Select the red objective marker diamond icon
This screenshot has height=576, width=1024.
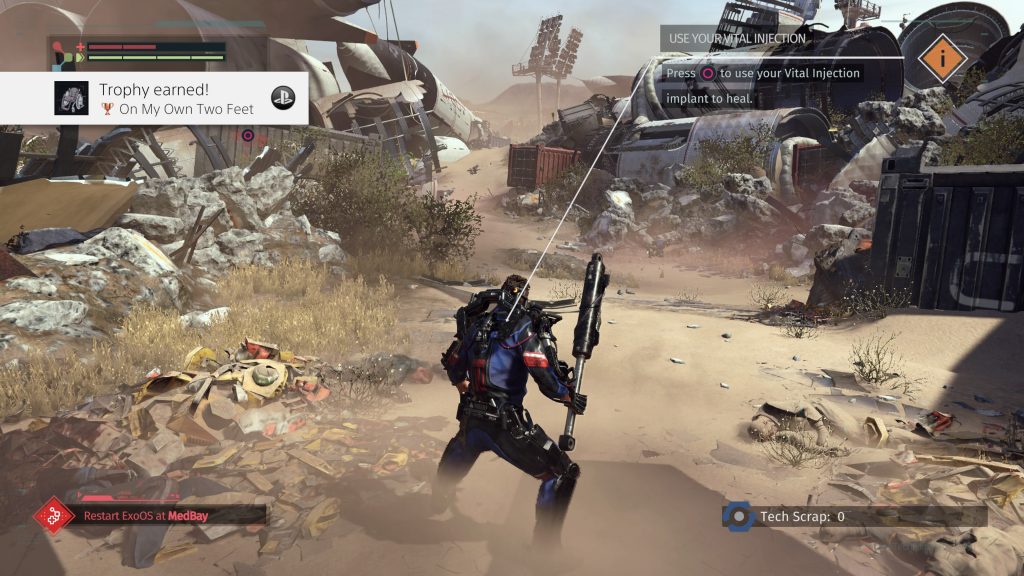point(54,515)
